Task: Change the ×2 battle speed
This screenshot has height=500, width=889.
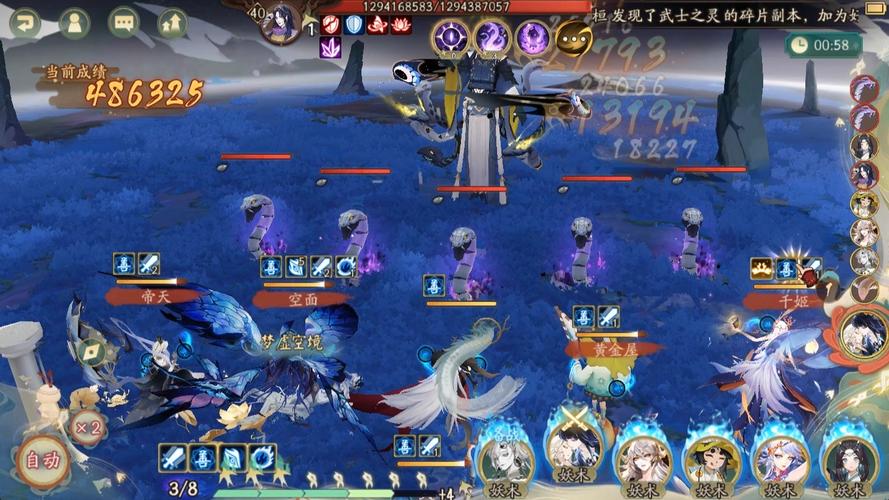Action: tap(87, 427)
